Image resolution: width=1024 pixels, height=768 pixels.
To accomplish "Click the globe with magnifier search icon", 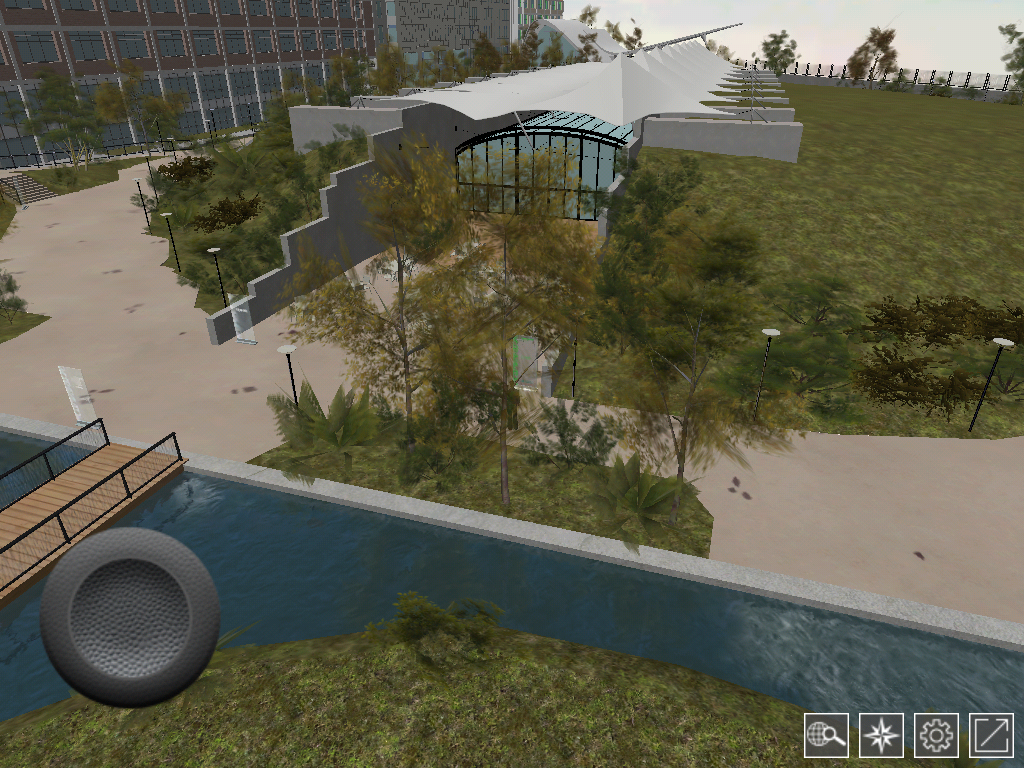I will (826, 735).
